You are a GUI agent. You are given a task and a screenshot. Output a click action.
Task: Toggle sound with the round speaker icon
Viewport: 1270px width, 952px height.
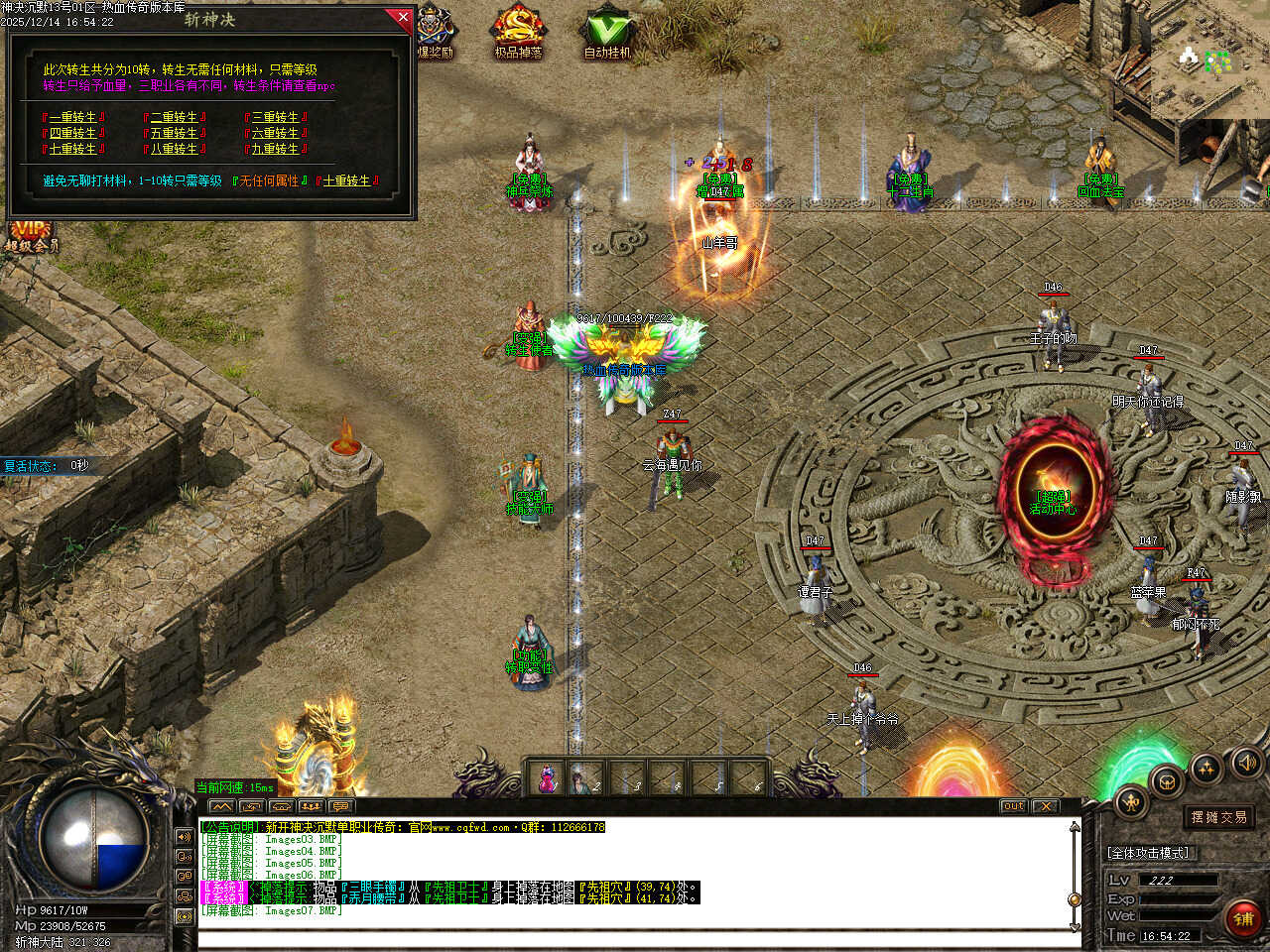tap(1247, 762)
